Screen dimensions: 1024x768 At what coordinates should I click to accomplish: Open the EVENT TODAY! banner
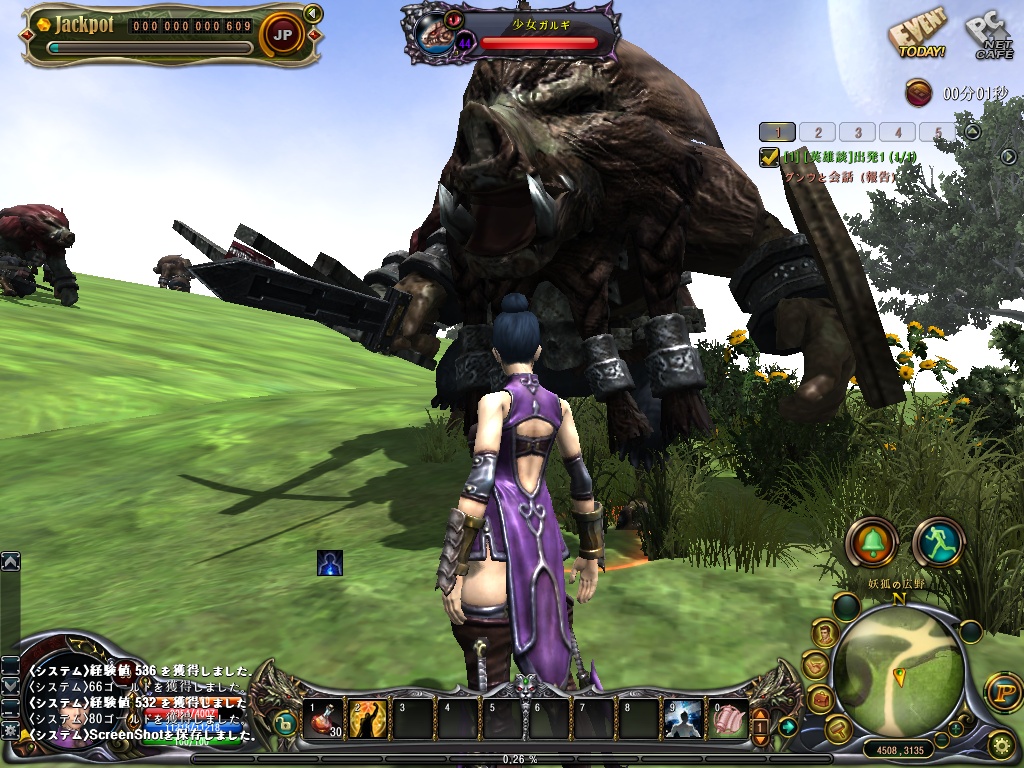pos(917,39)
